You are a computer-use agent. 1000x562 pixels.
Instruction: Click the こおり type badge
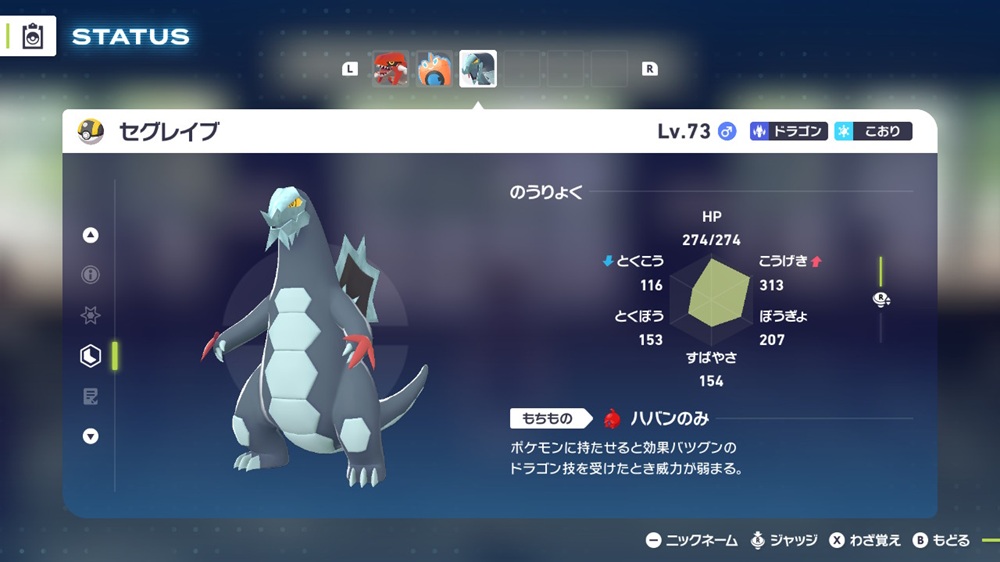(873, 131)
